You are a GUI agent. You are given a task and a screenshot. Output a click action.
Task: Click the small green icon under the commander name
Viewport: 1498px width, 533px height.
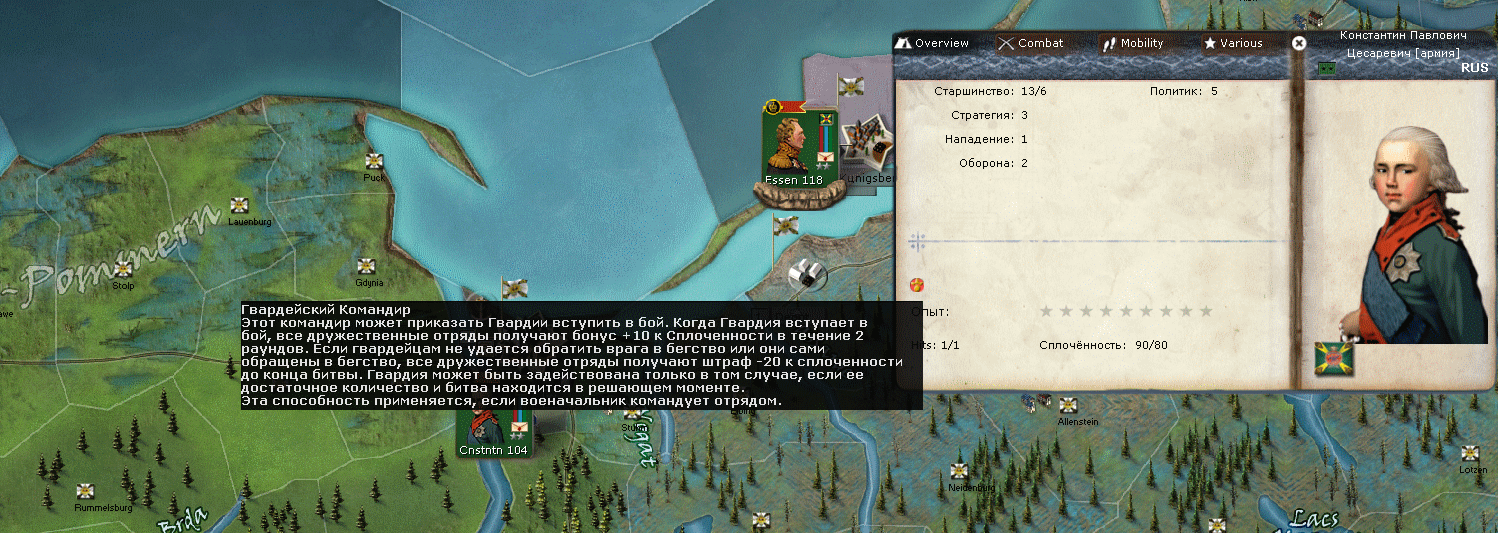pos(1327,68)
